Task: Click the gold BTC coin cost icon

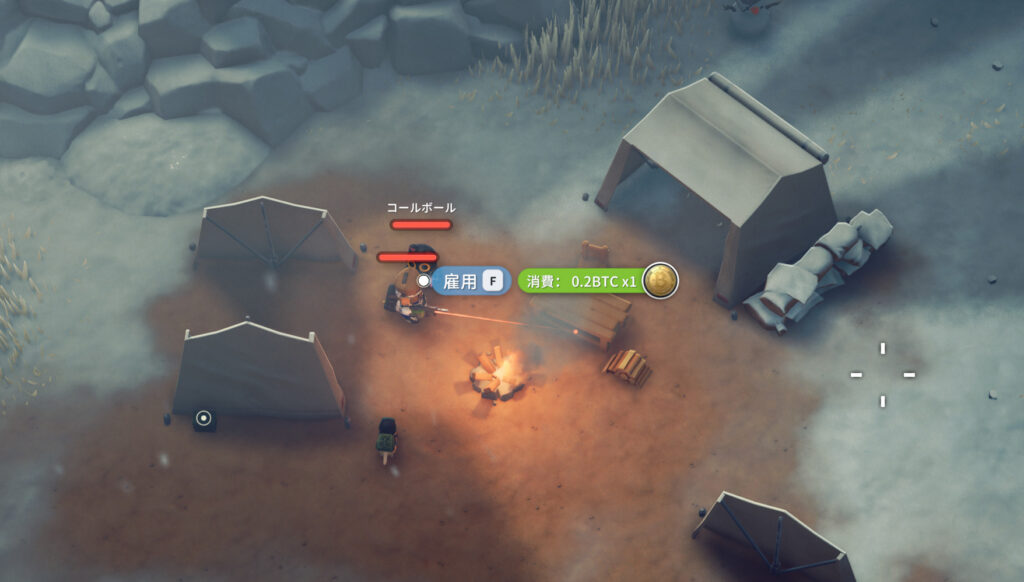Action: 660,281
